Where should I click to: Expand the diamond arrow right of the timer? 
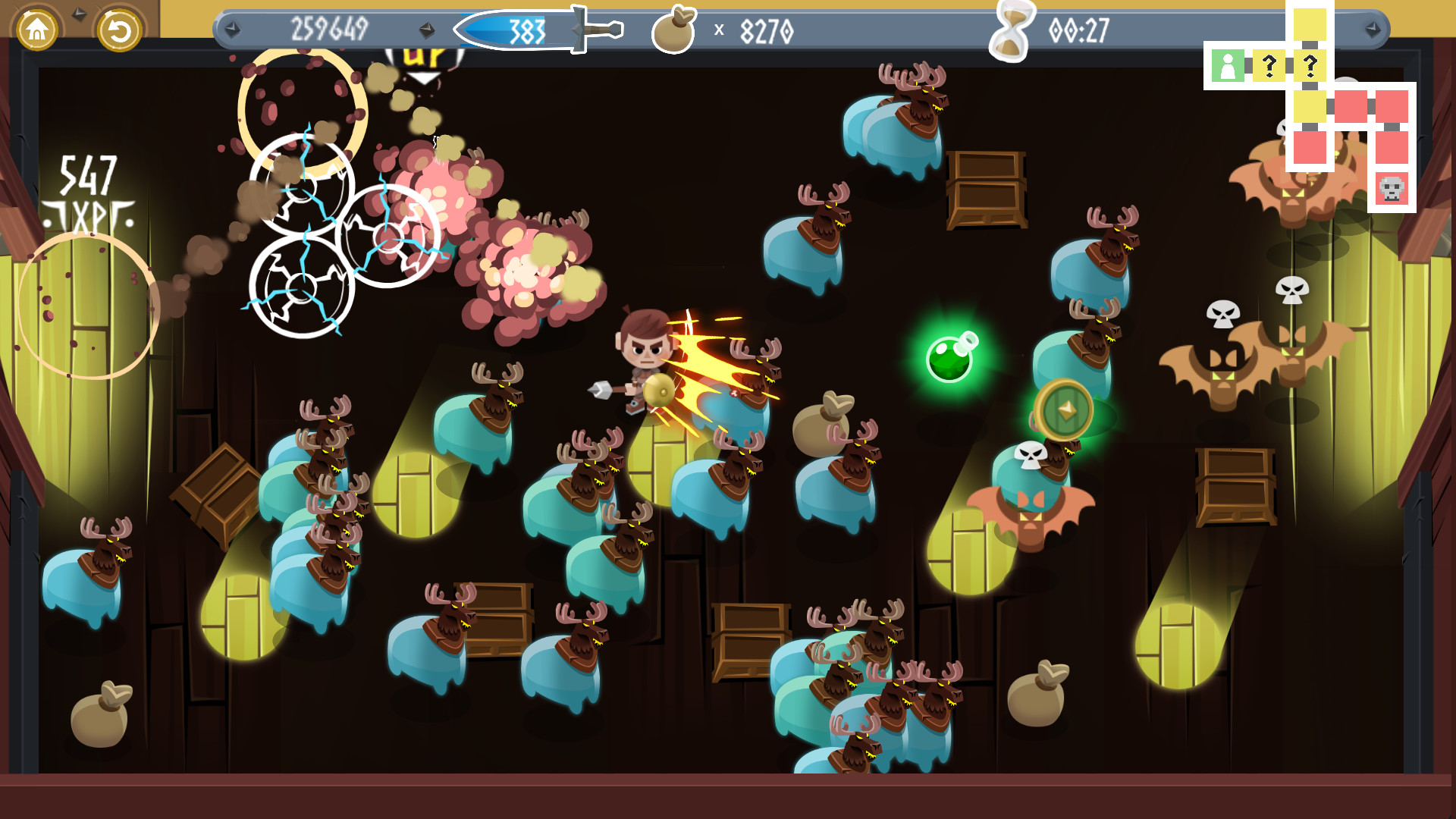(x=1374, y=30)
